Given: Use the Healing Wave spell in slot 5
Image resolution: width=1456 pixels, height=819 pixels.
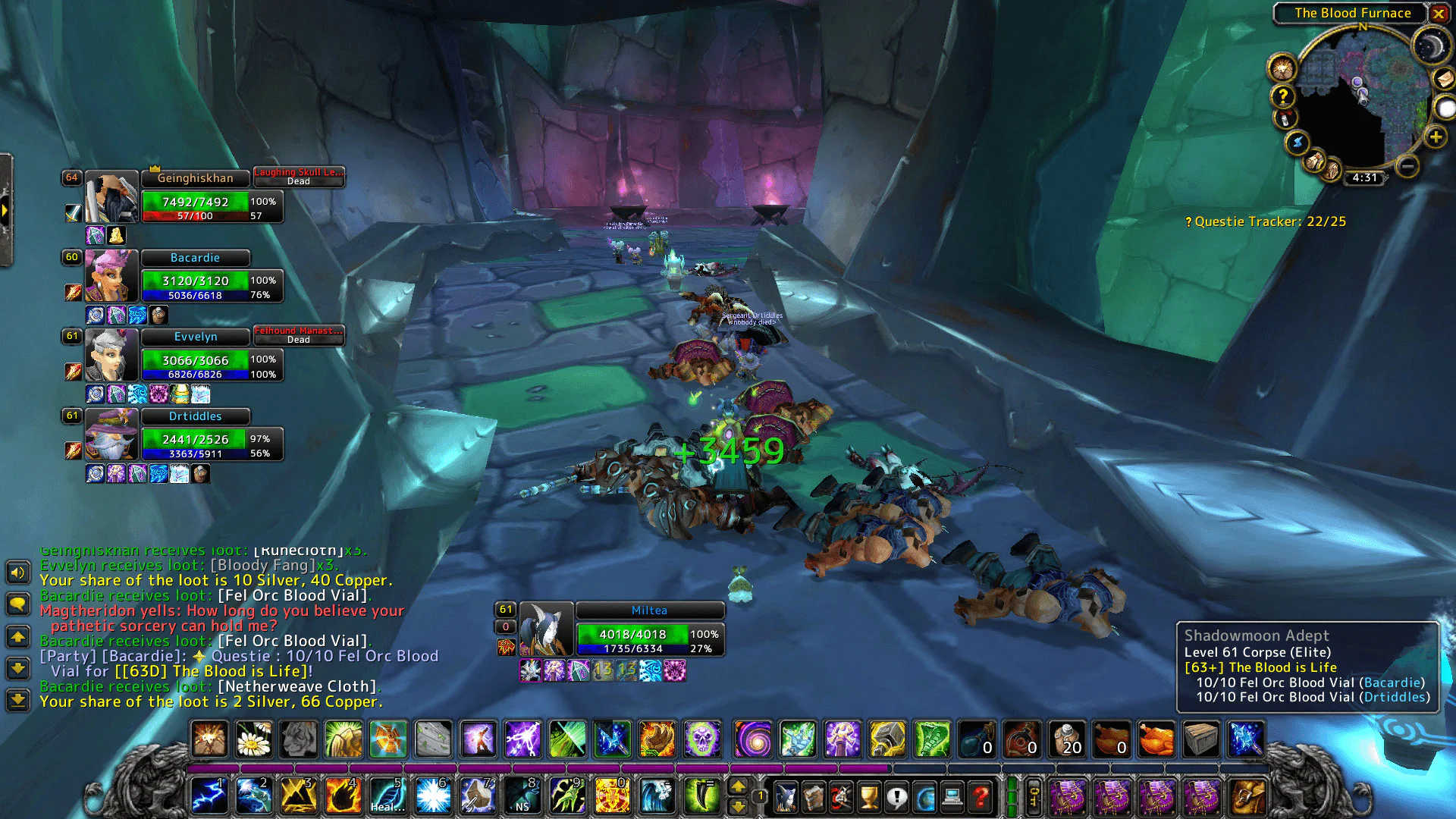Looking at the screenshot, I should (388, 796).
